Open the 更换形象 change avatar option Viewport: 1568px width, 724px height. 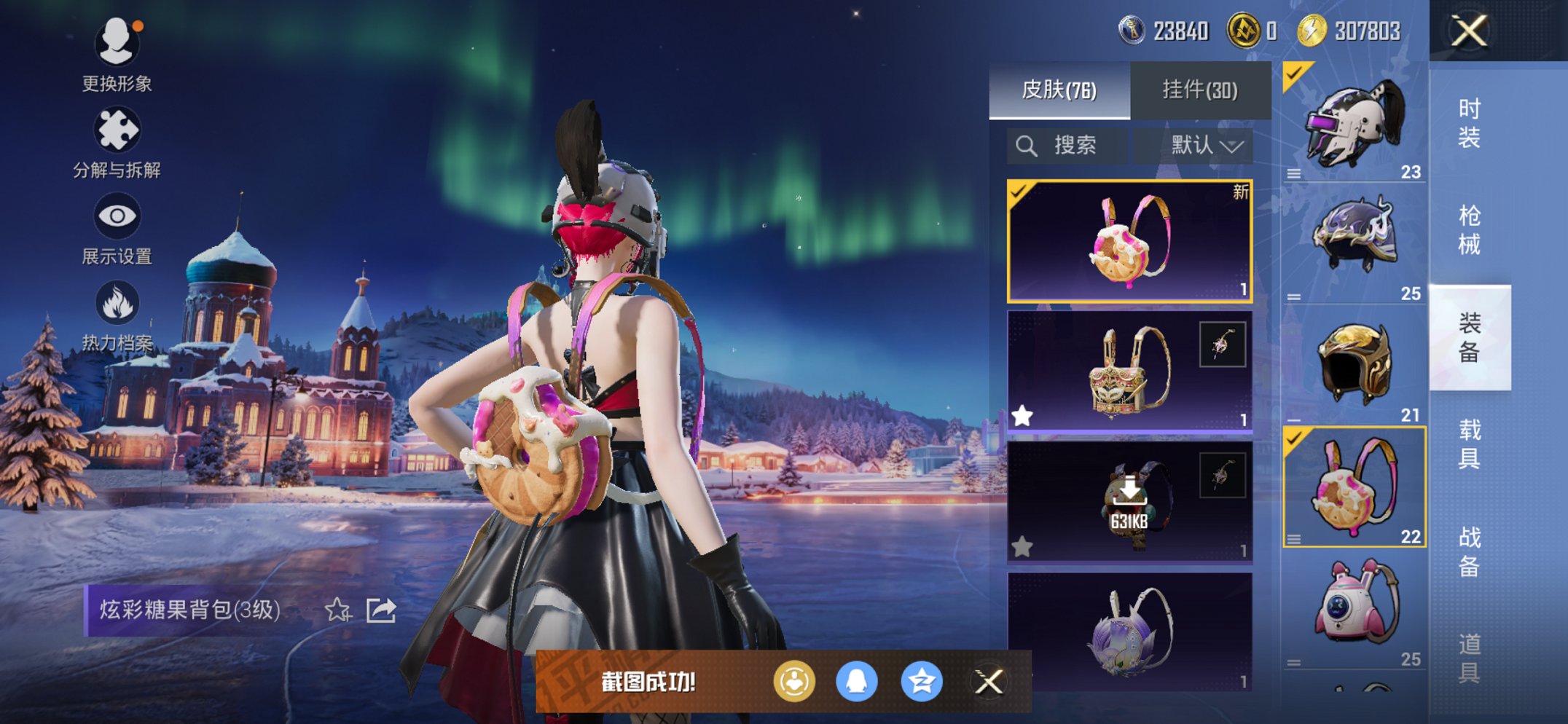pyautogui.click(x=117, y=55)
